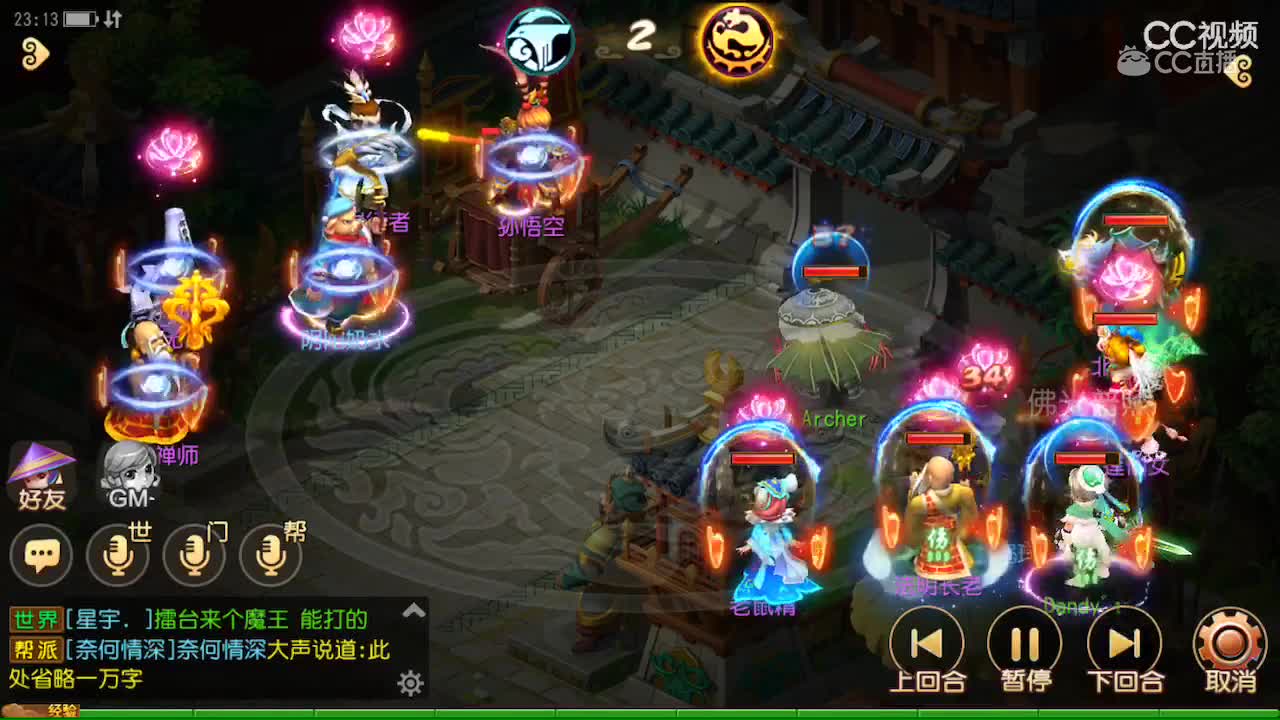
Task: Click the teal team emblem at screen top
Action: coord(540,40)
